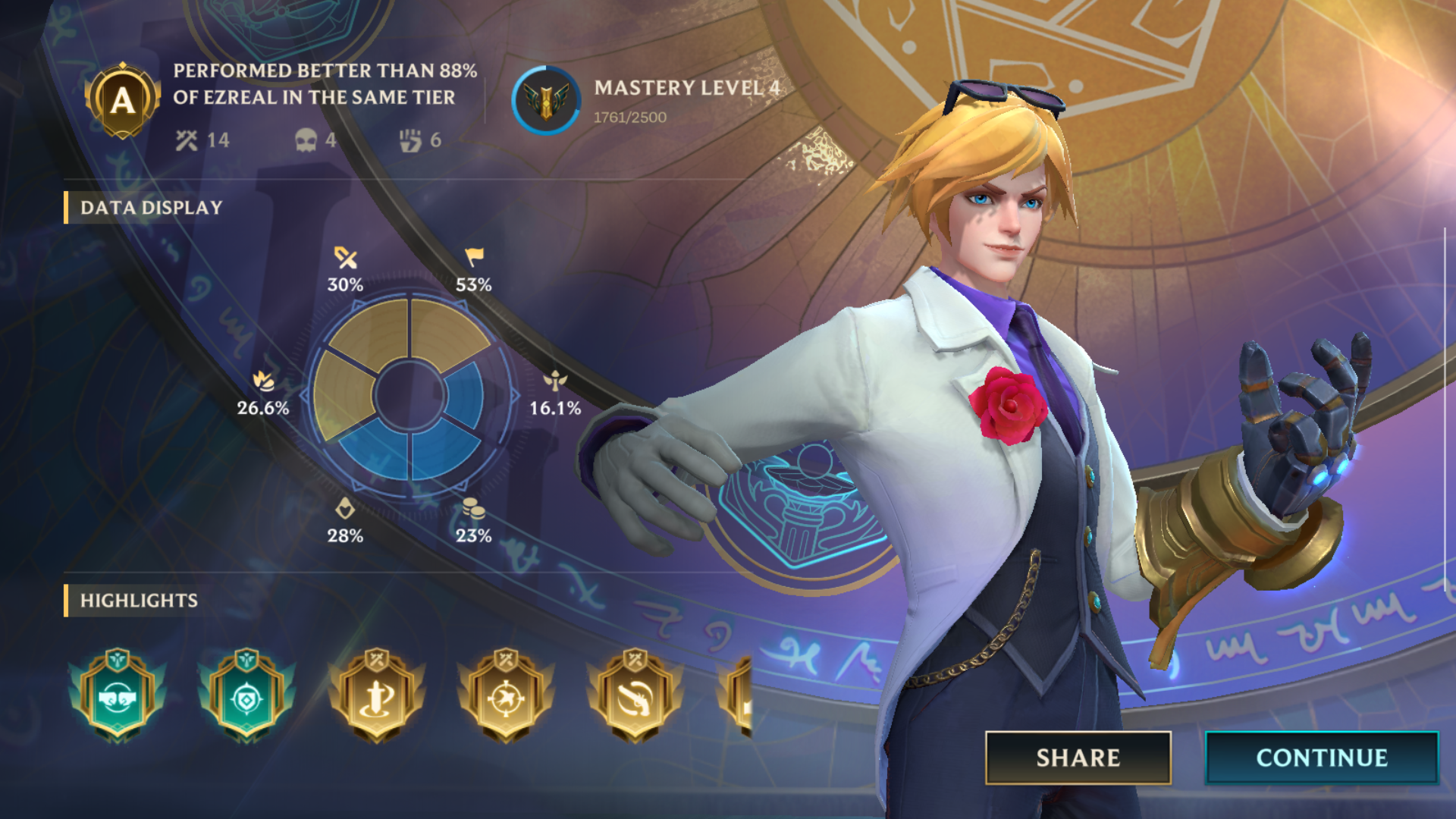Screen dimensions: 1456x819
Task: Inspect the A grade badge
Action: (122, 100)
